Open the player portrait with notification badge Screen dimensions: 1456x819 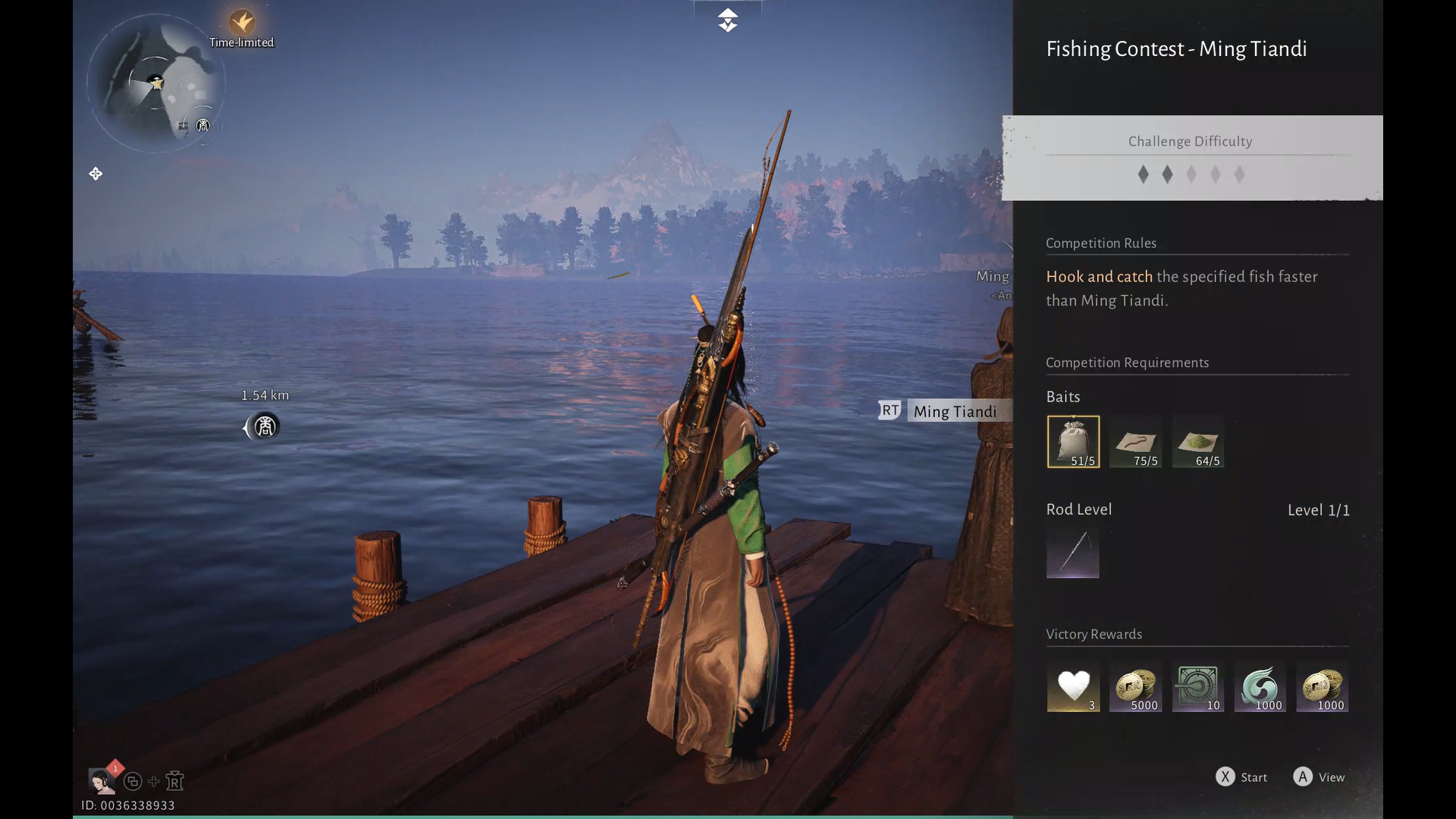pos(101,780)
